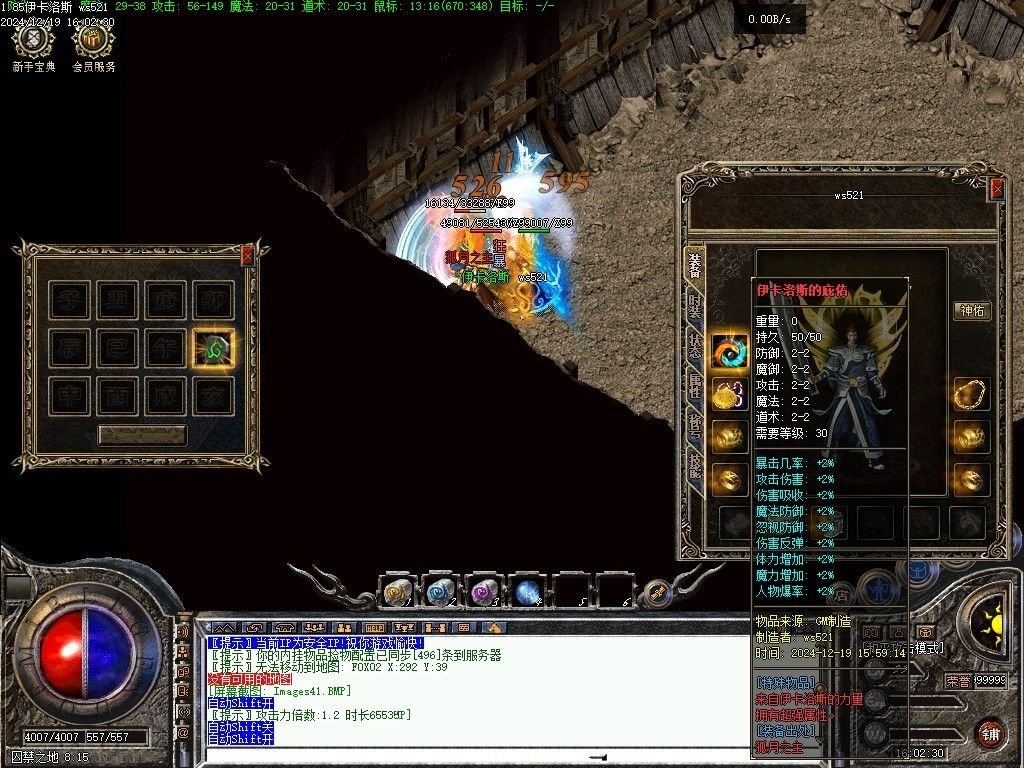1024x768 pixels.
Task: Click the wide button below the zodiac grid
Action: pos(142,435)
